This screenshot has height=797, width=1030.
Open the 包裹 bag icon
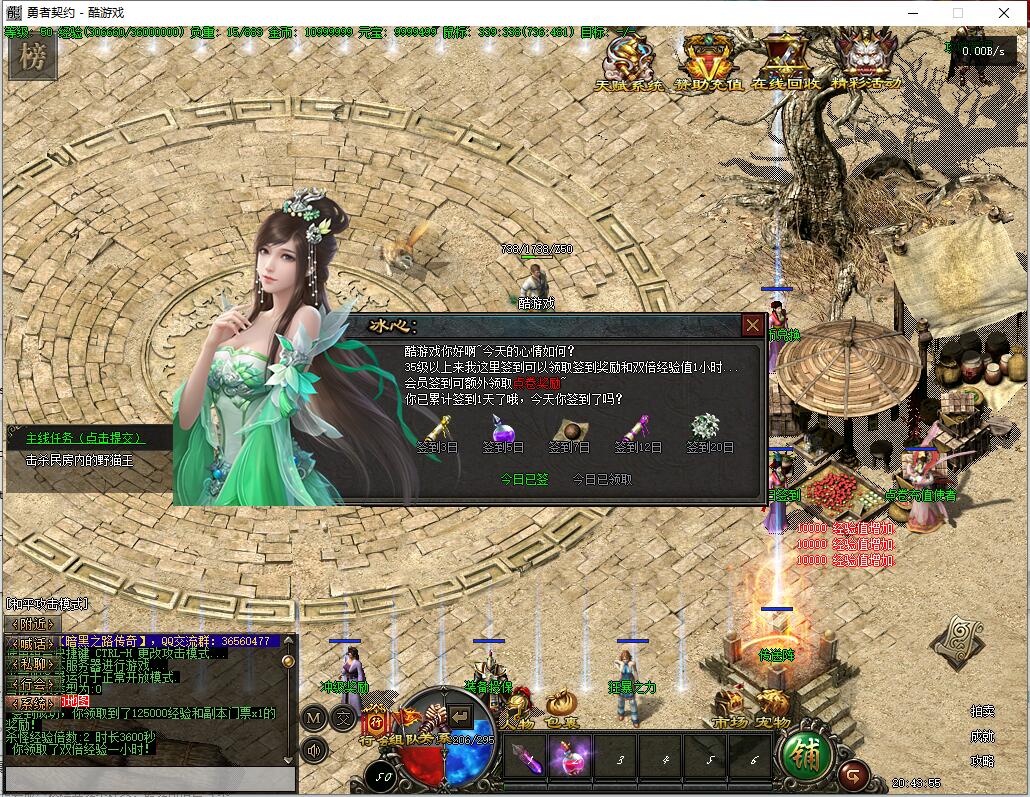click(561, 708)
